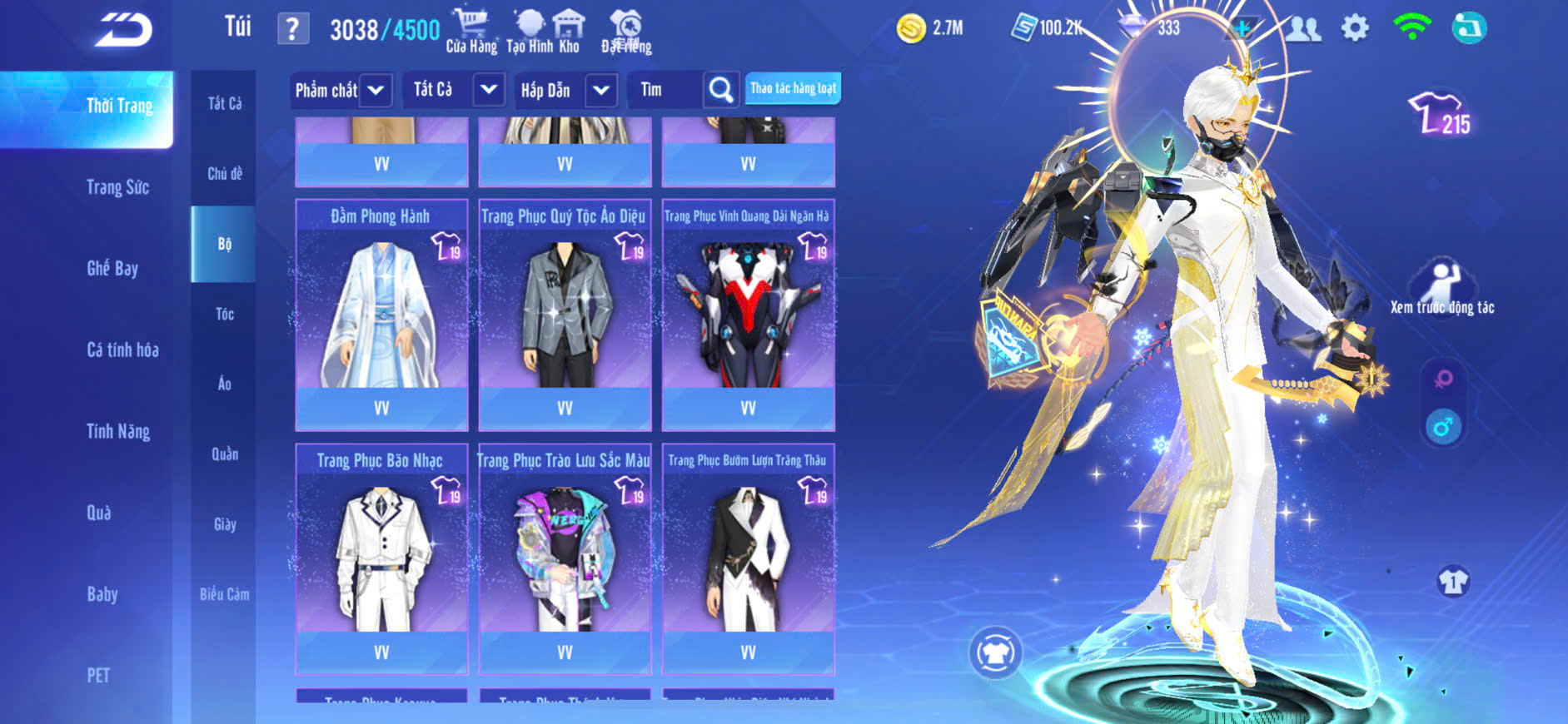This screenshot has width=1568, height=724.
Task: Open the Cá tính hóa category
Action: pyautogui.click(x=122, y=350)
